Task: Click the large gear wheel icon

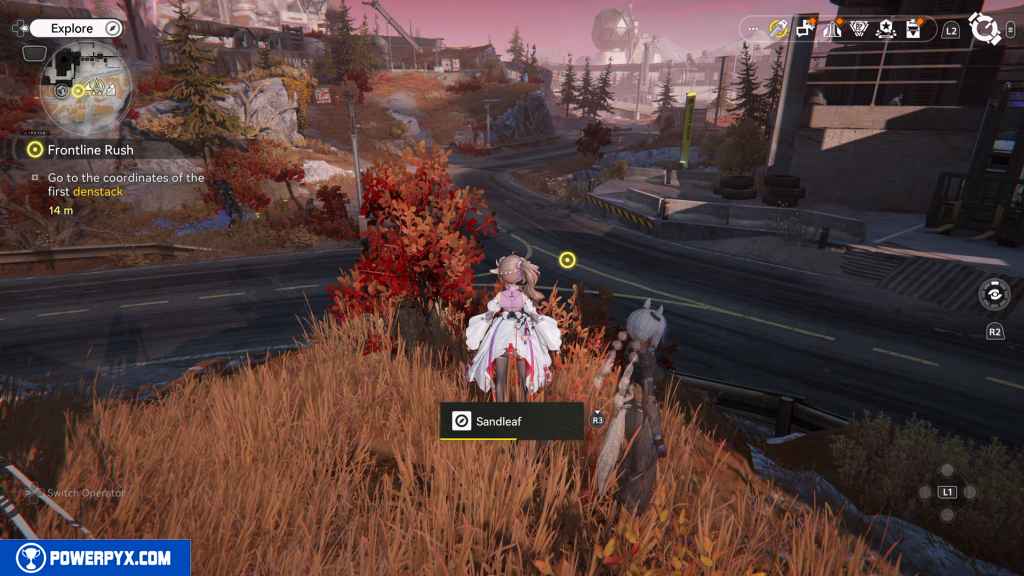Action: (x=985, y=29)
